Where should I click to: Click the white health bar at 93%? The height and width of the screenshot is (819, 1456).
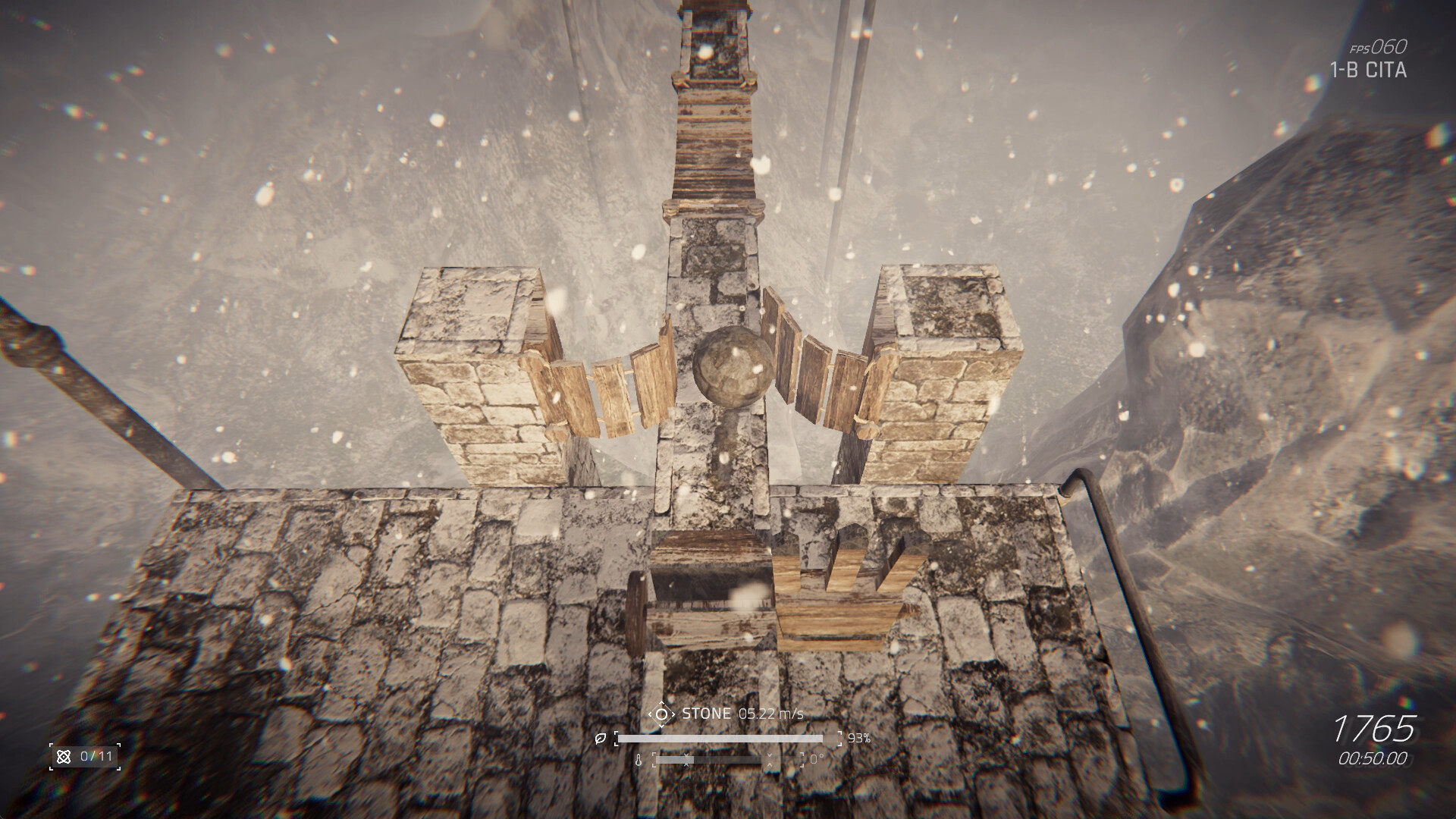(721, 738)
